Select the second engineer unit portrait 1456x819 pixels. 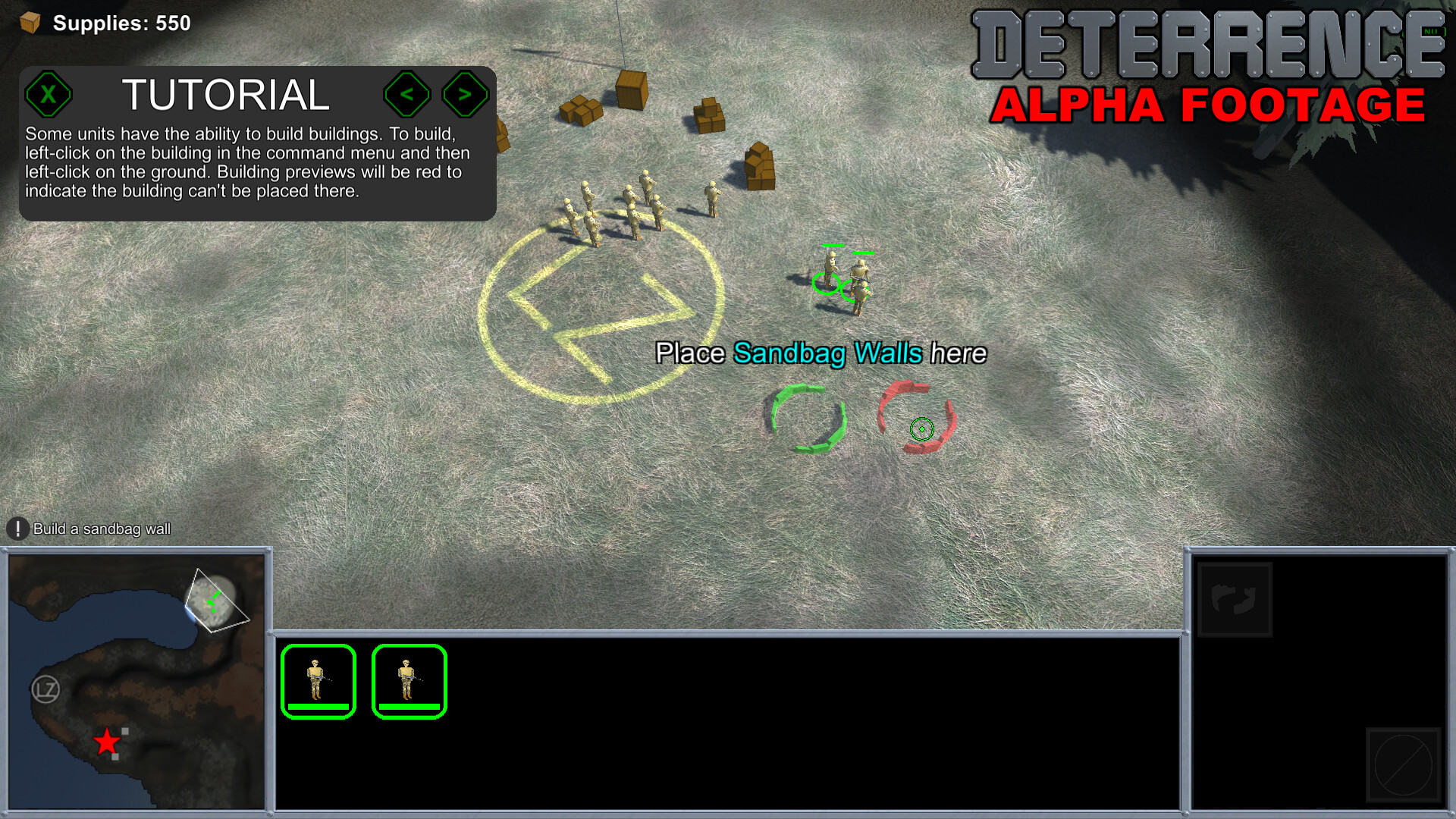(x=409, y=680)
